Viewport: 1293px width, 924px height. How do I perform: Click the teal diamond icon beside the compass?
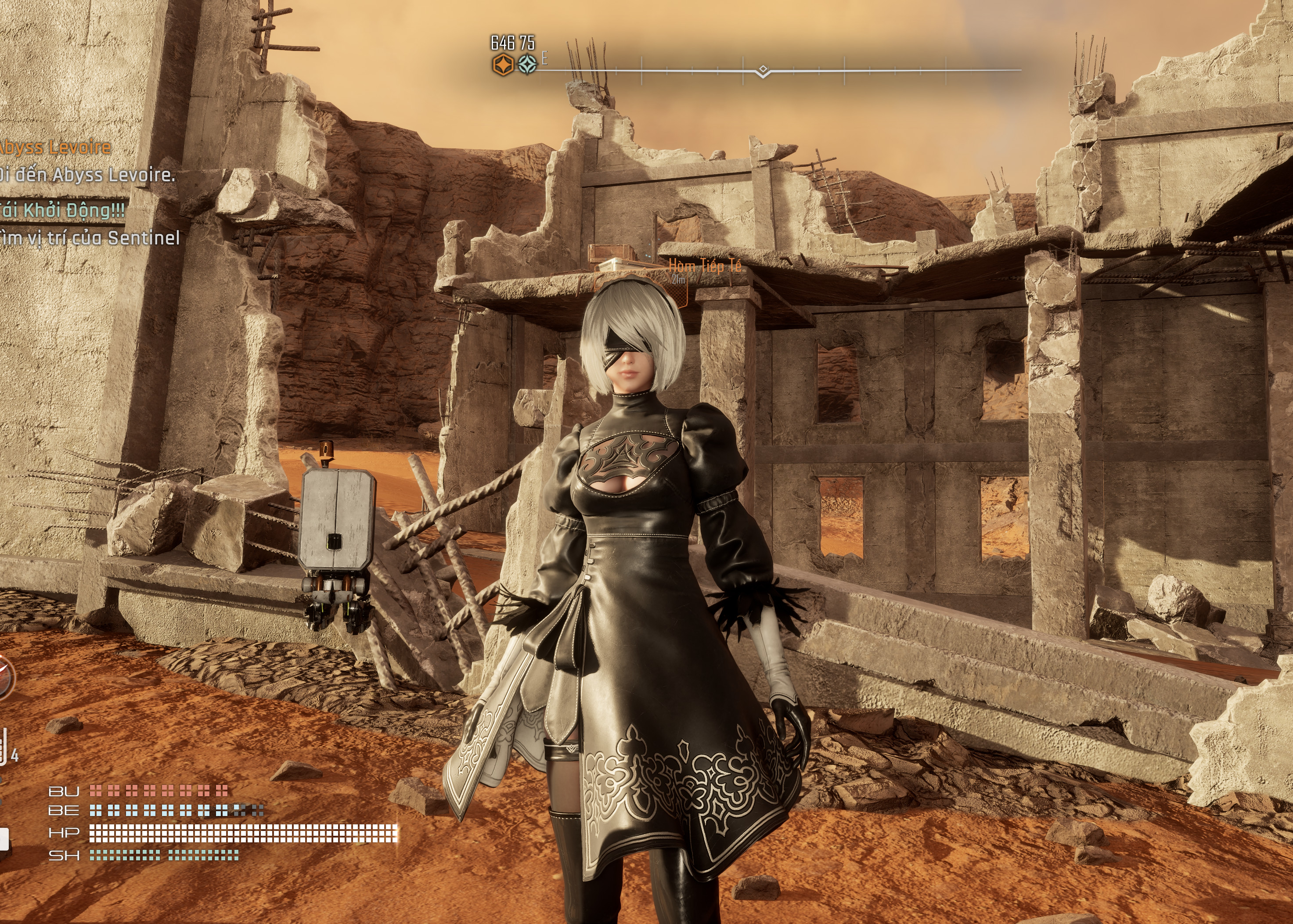coord(528,65)
